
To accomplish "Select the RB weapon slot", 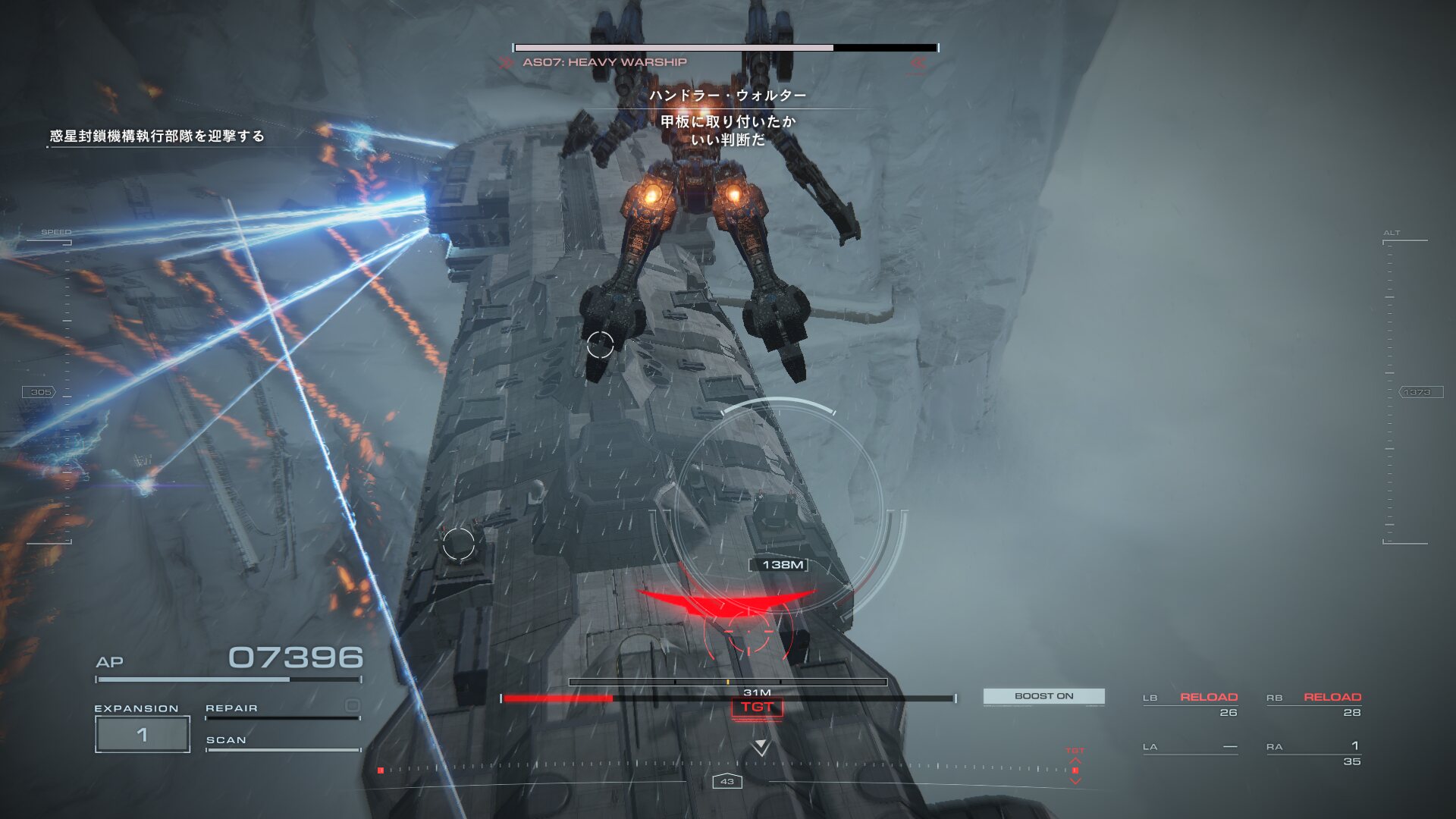I will tap(1313, 704).
